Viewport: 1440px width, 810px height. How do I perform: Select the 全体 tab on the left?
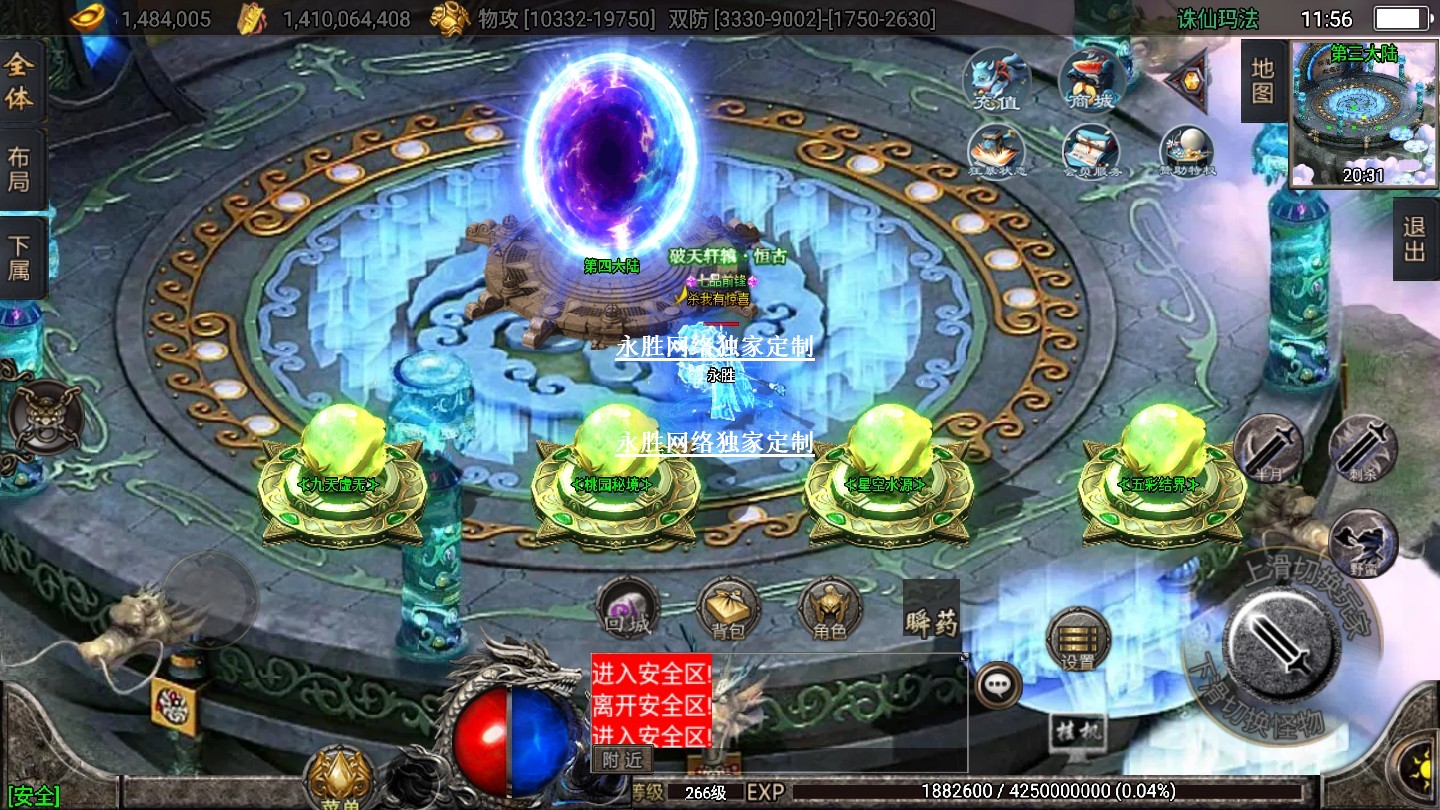point(20,82)
